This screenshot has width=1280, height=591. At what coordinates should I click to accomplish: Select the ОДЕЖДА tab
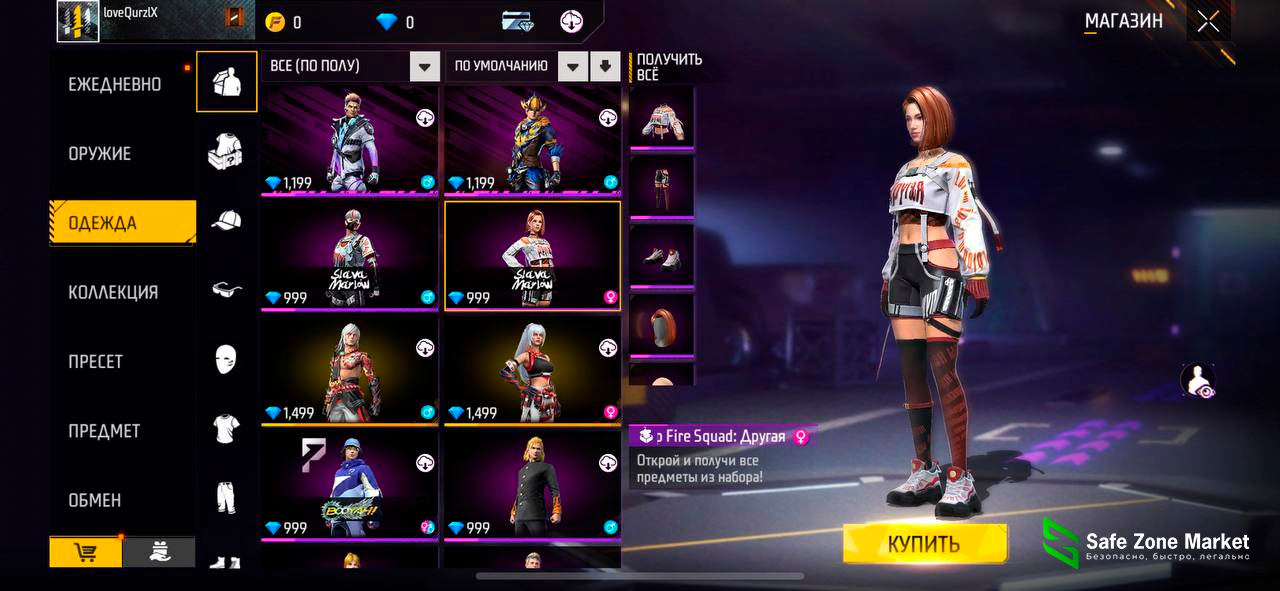[103, 223]
